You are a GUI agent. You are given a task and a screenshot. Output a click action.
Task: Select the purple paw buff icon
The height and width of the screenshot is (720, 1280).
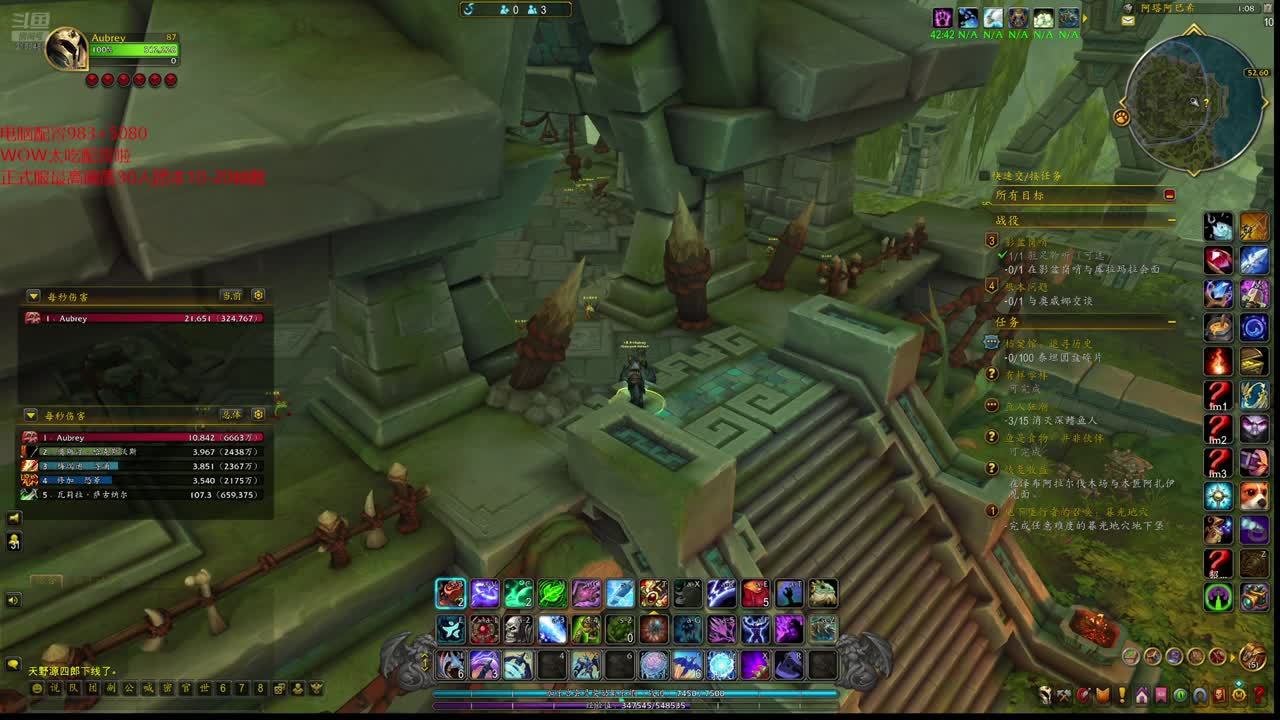pos(942,18)
